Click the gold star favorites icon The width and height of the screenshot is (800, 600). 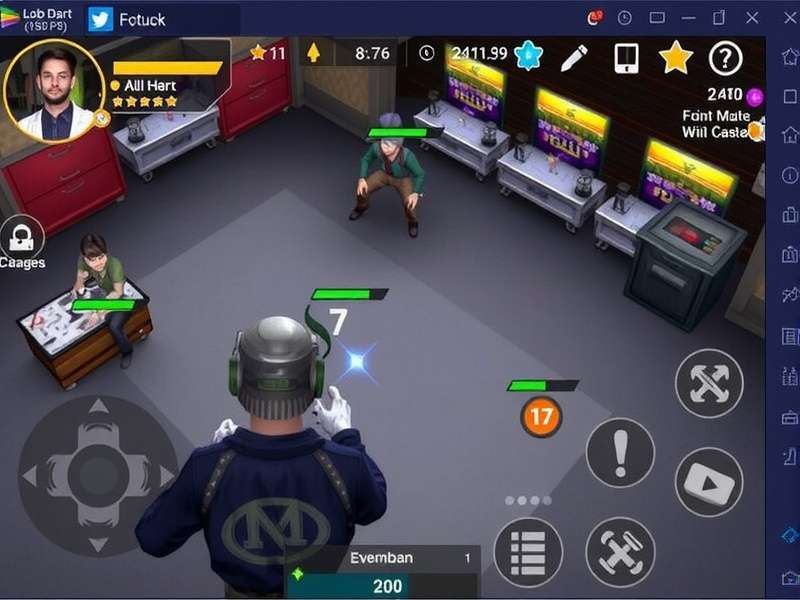pos(676,57)
